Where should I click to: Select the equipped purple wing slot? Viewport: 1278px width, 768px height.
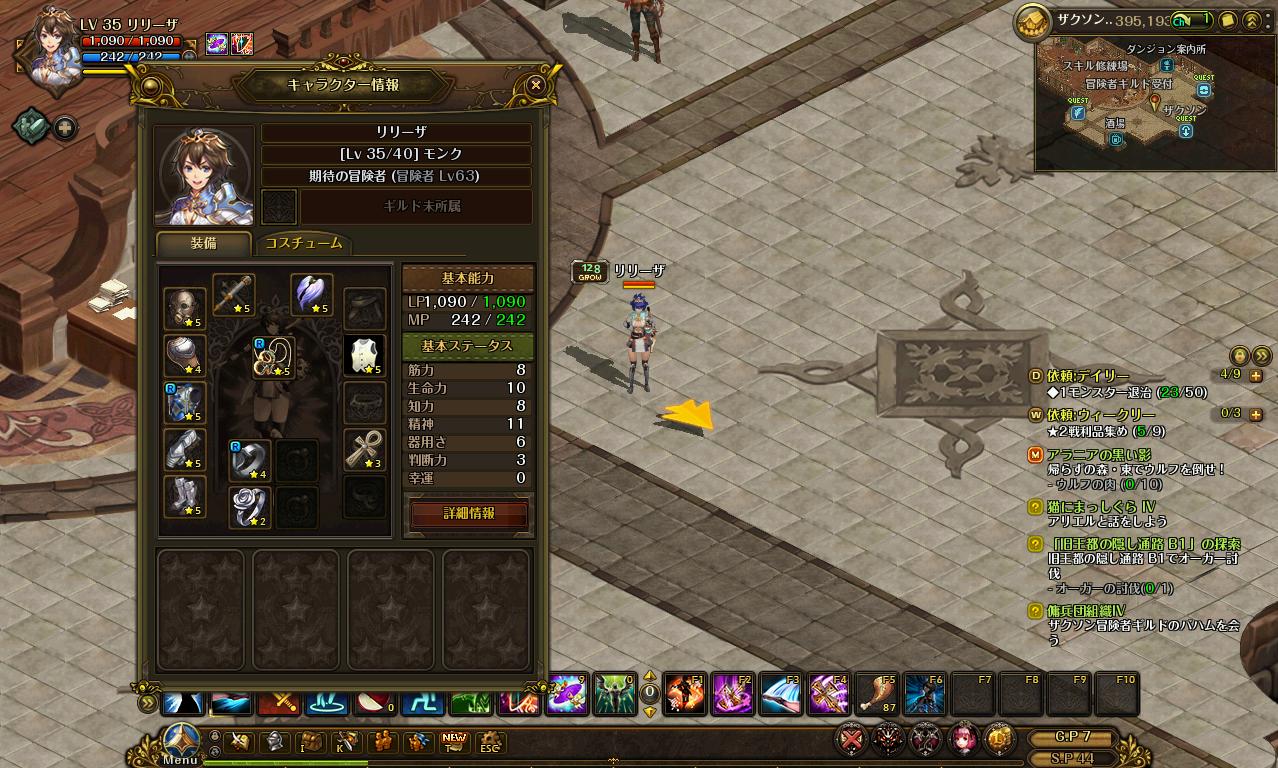click(x=312, y=294)
